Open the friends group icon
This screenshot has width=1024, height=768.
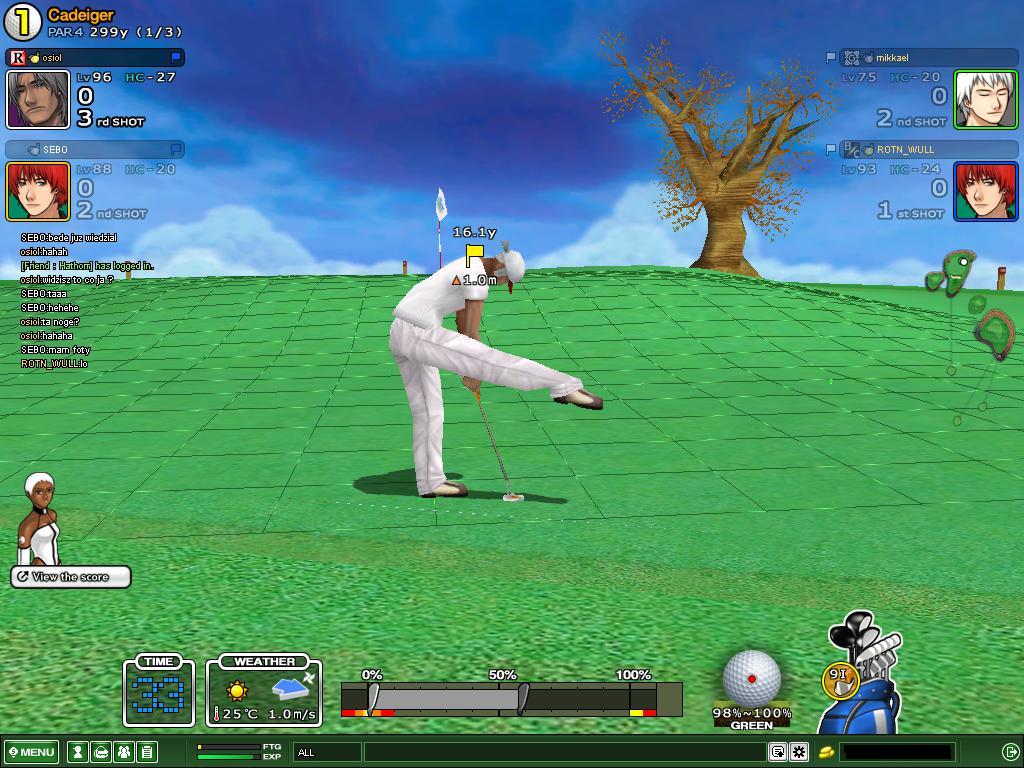point(124,752)
